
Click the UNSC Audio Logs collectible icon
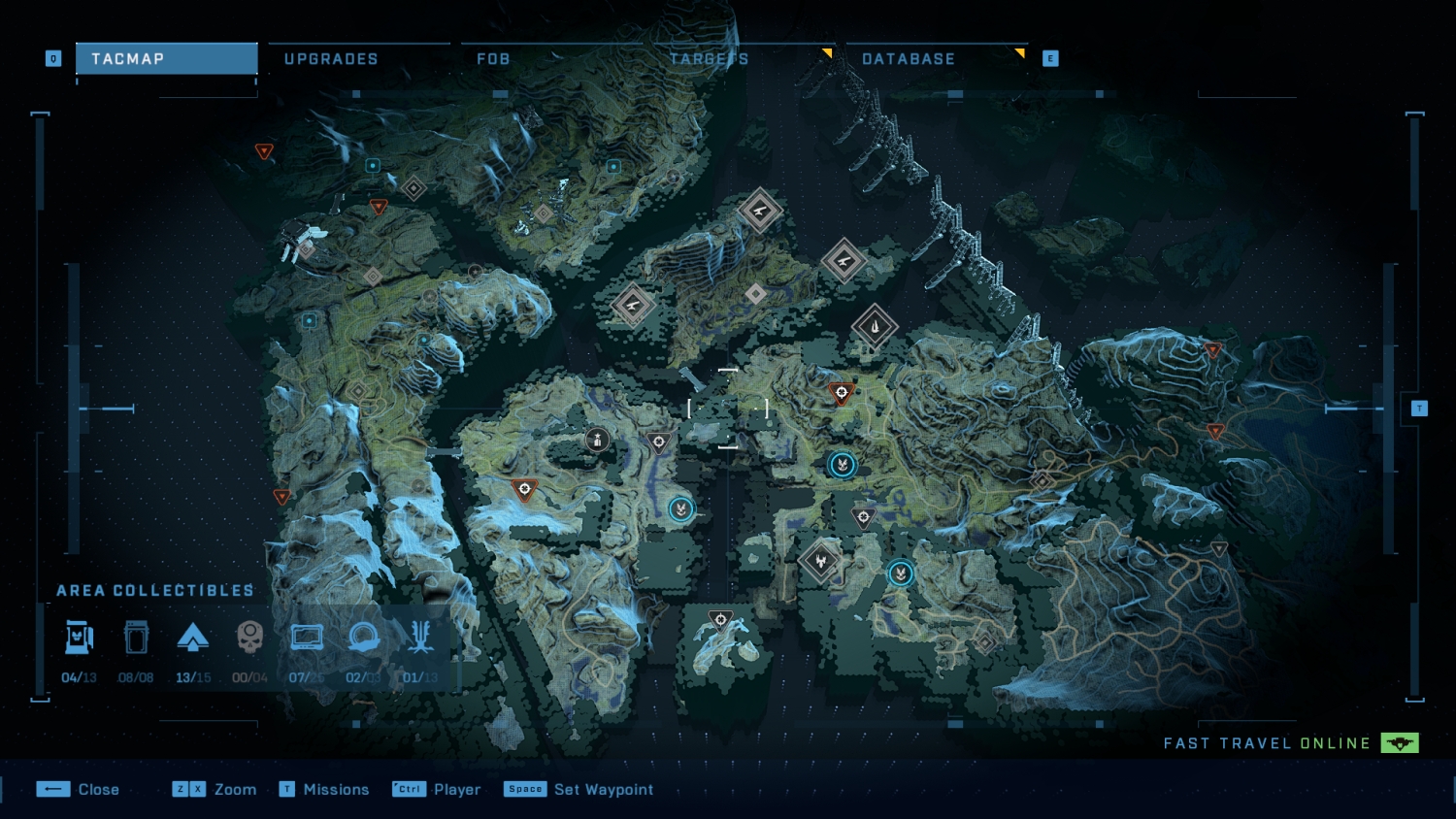tap(136, 637)
